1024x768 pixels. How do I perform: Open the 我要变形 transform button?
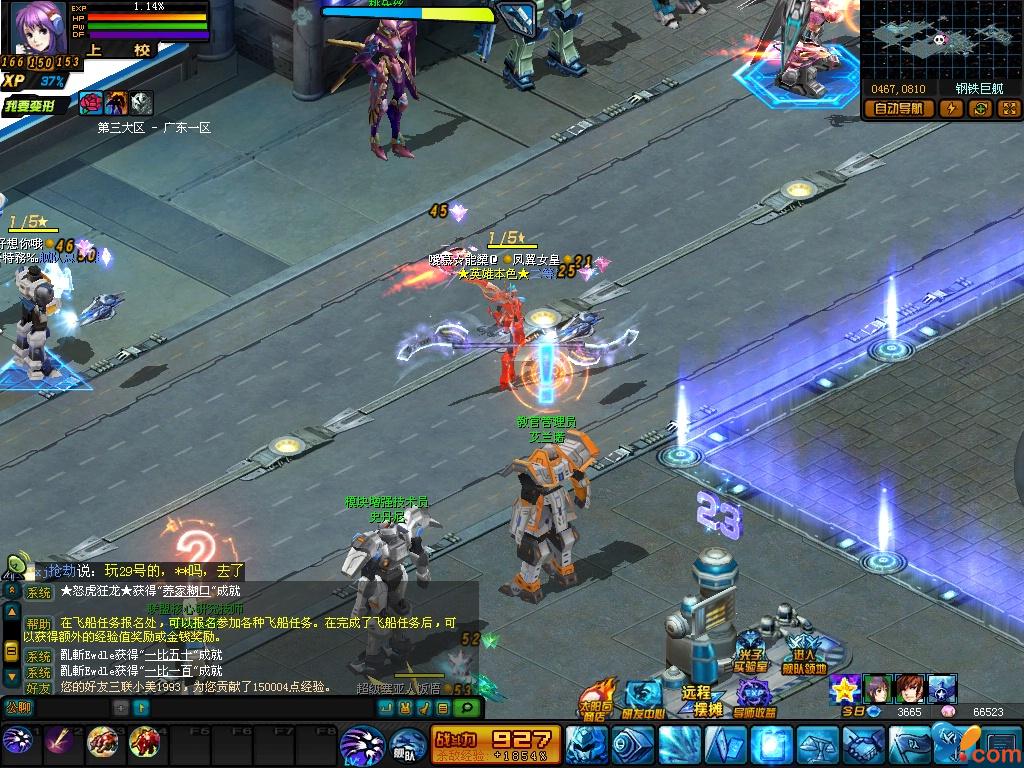[36, 105]
